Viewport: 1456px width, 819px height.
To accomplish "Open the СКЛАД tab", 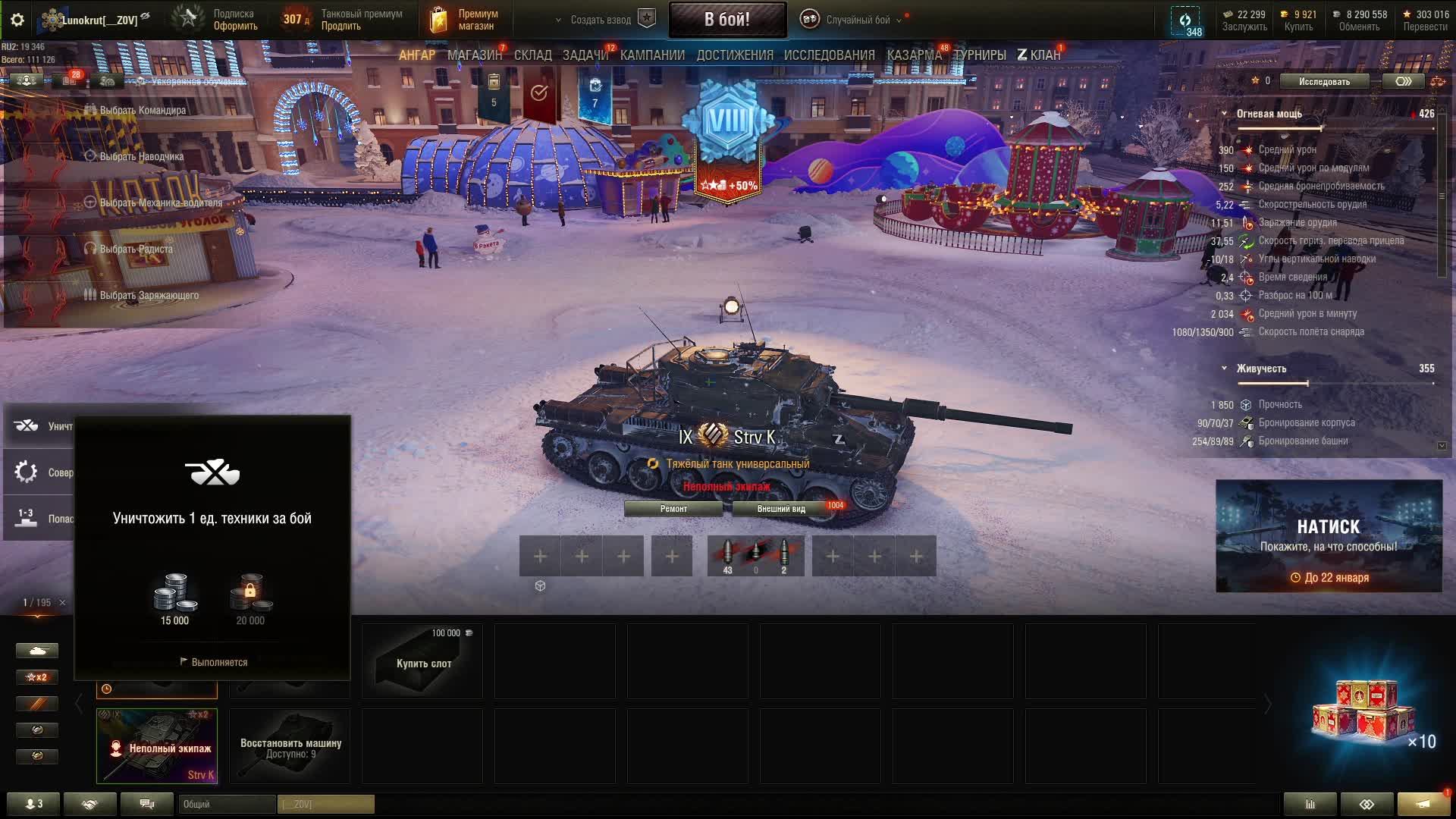I will (x=532, y=55).
